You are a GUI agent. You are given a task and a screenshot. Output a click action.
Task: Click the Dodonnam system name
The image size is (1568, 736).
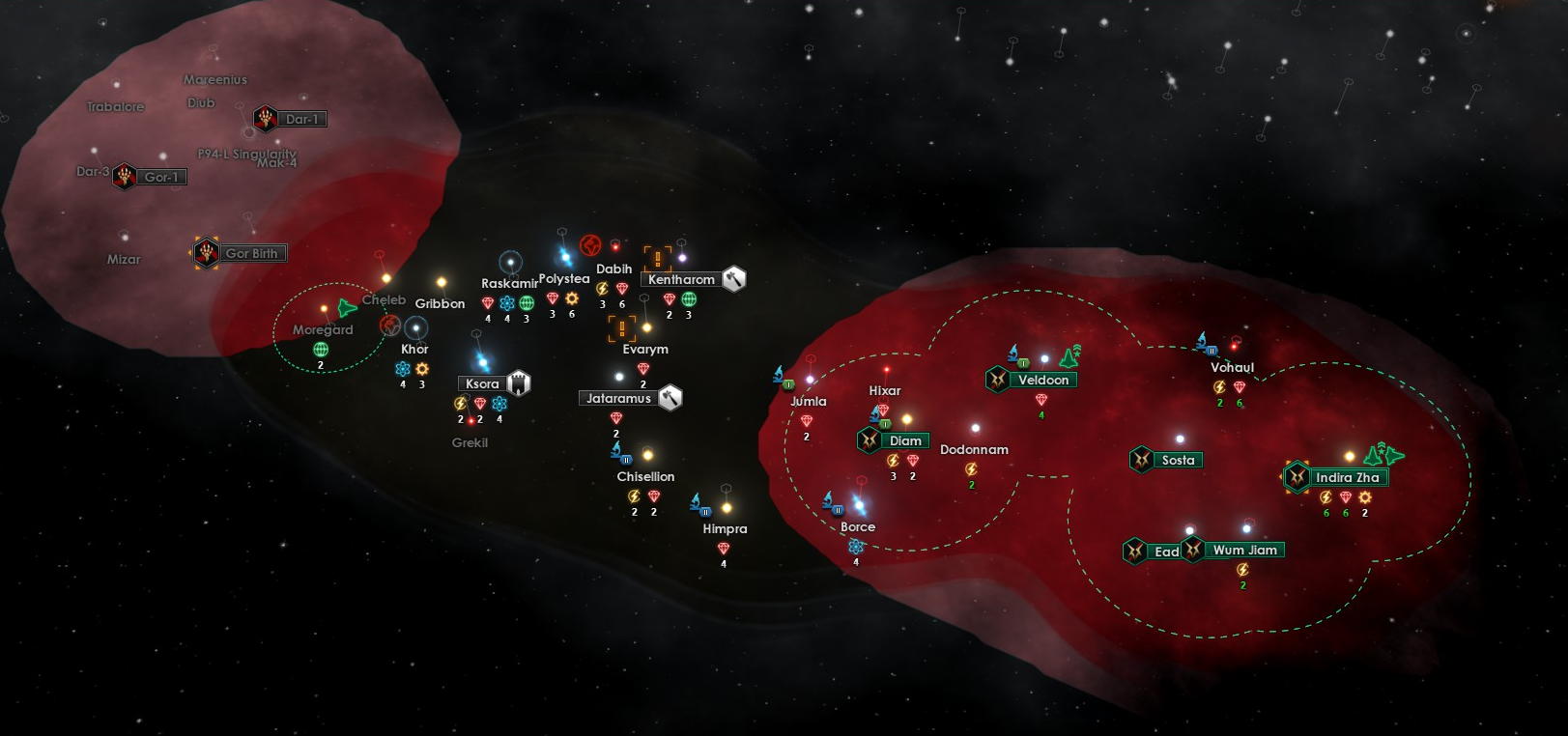974,449
